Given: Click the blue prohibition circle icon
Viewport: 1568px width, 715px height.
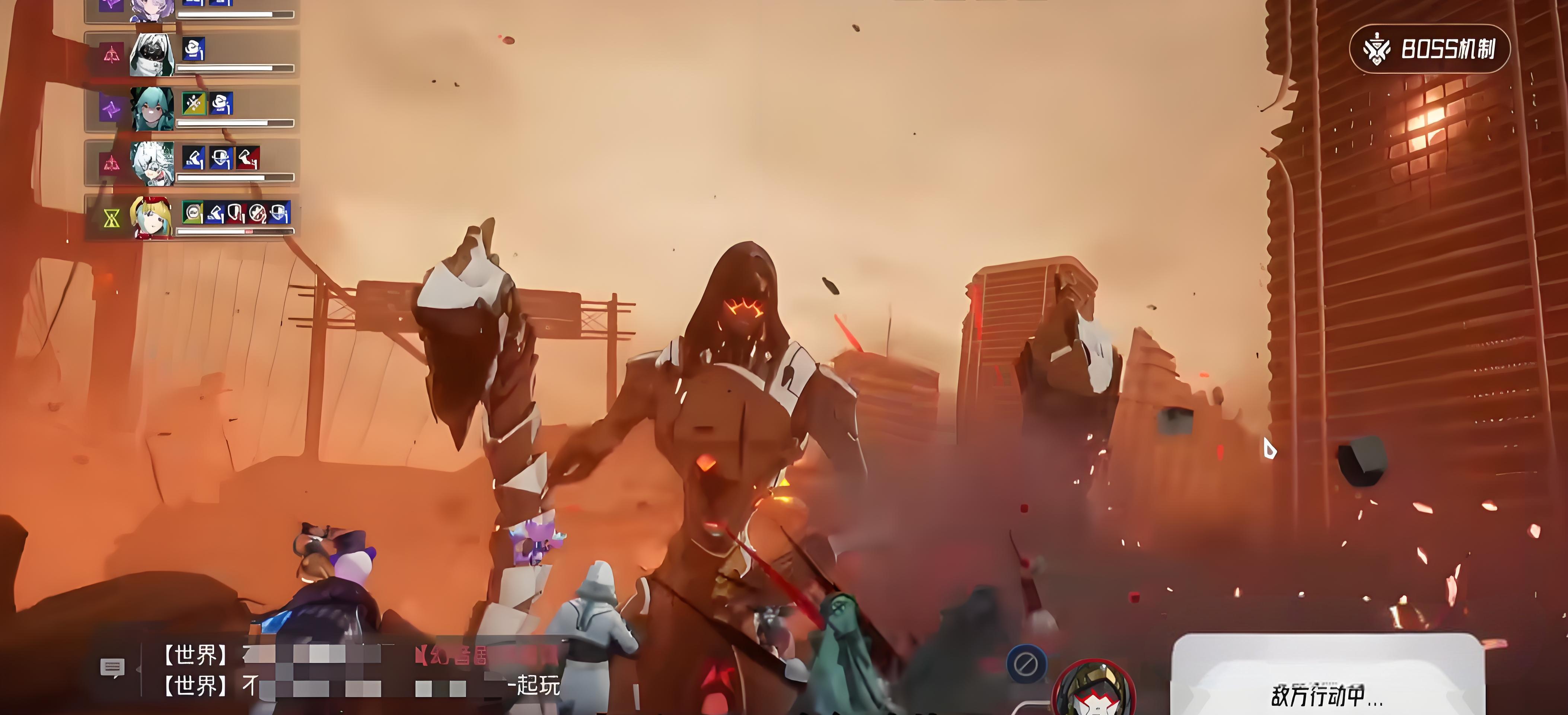Looking at the screenshot, I should click(1026, 663).
